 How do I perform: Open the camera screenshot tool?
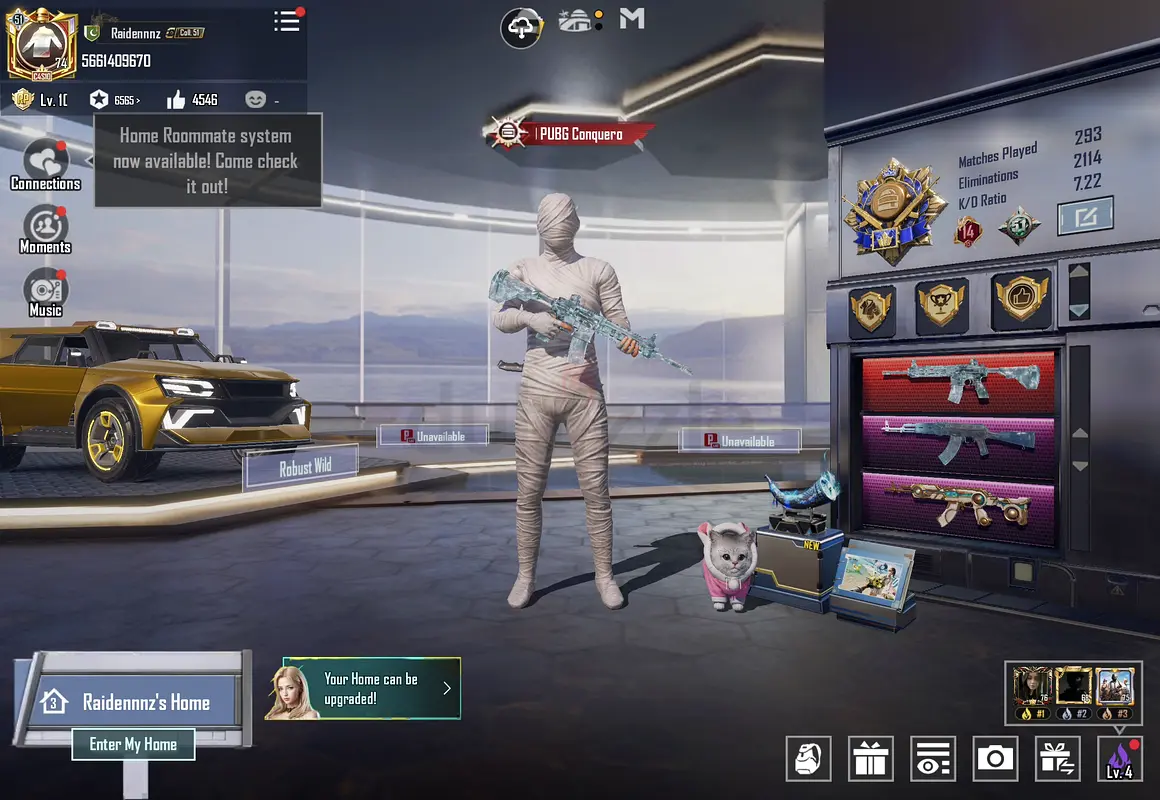click(995, 759)
